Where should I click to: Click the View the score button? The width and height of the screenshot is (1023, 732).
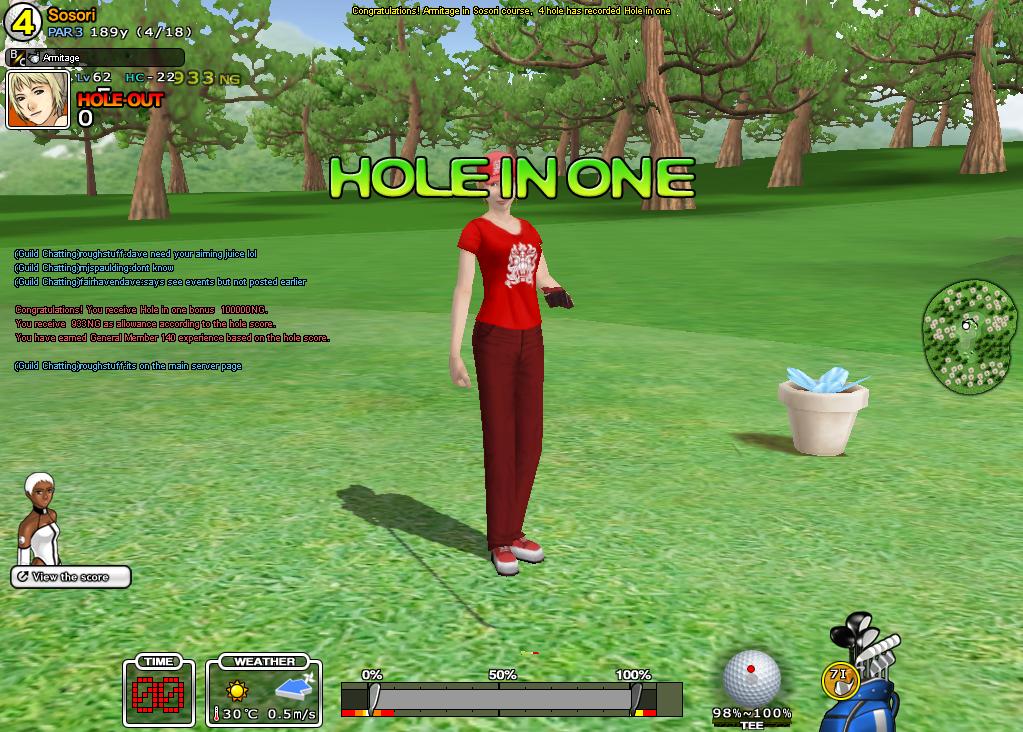tap(71, 577)
